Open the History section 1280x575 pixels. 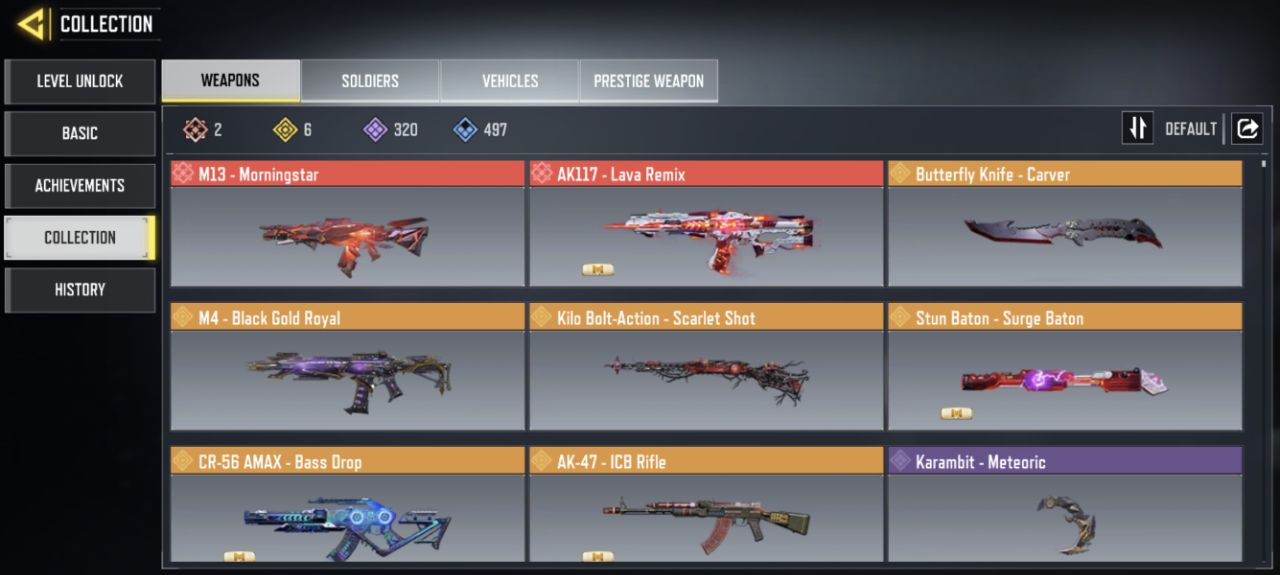coord(80,289)
